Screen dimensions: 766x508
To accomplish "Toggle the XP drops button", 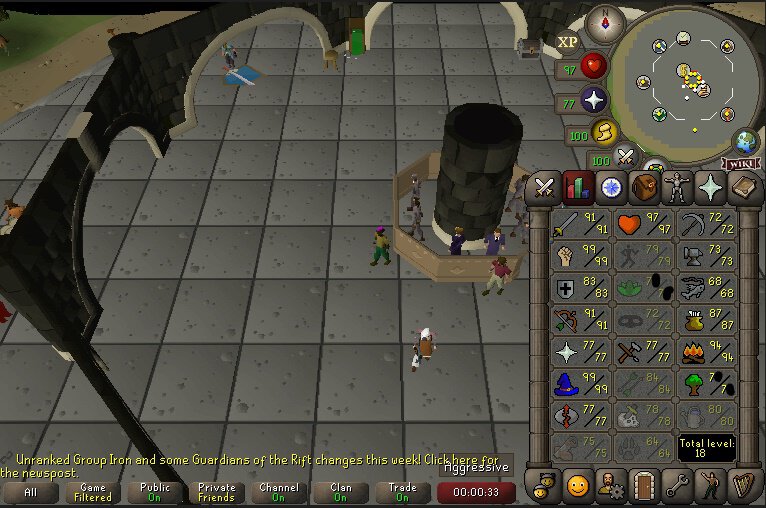I will 568,42.
